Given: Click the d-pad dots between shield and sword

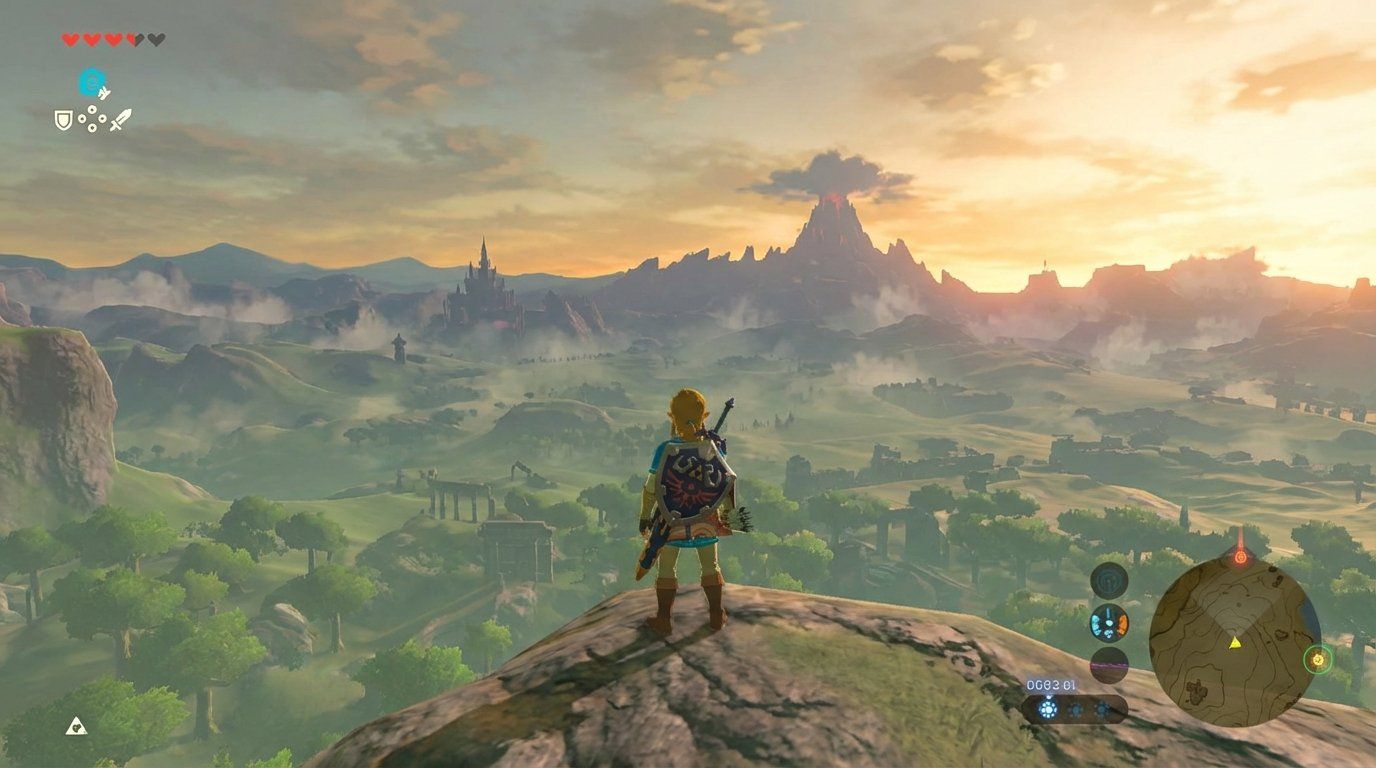Looking at the screenshot, I should point(92,119).
